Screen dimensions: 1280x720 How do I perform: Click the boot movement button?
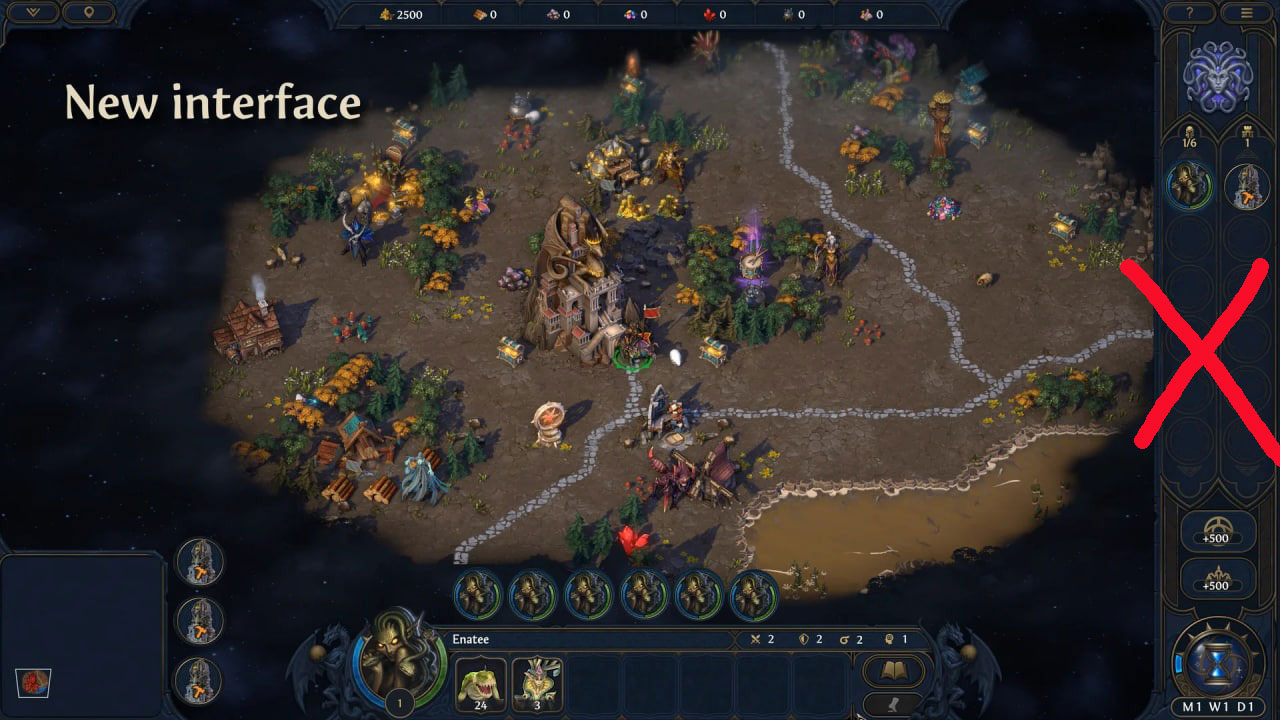coord(892,704)
